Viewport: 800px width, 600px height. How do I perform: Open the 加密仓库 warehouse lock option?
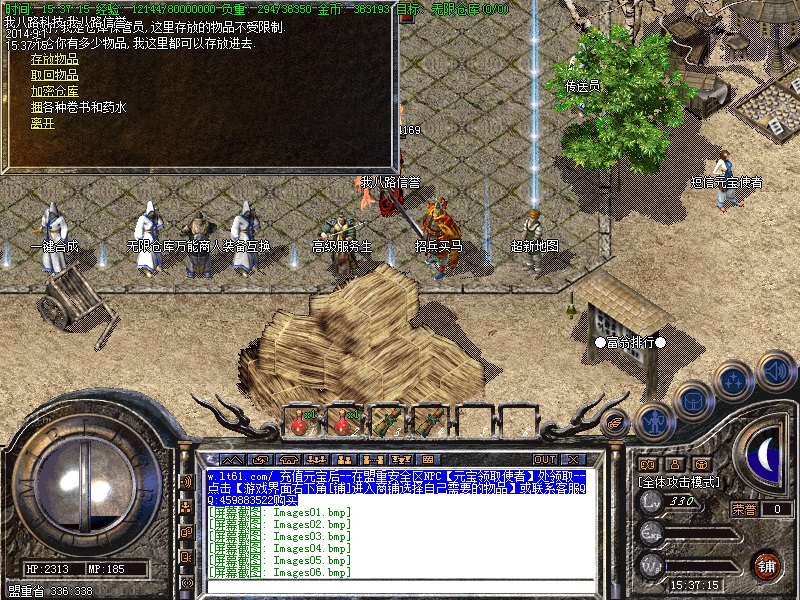tap(54, 91)
